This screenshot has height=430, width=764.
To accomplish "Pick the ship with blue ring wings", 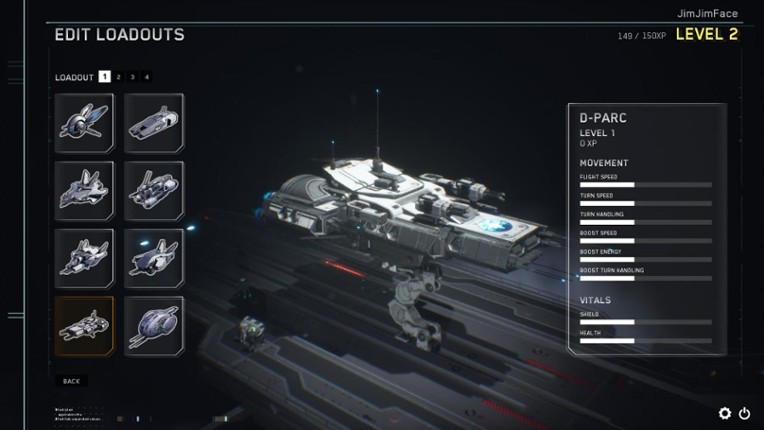I will (84, 123).
